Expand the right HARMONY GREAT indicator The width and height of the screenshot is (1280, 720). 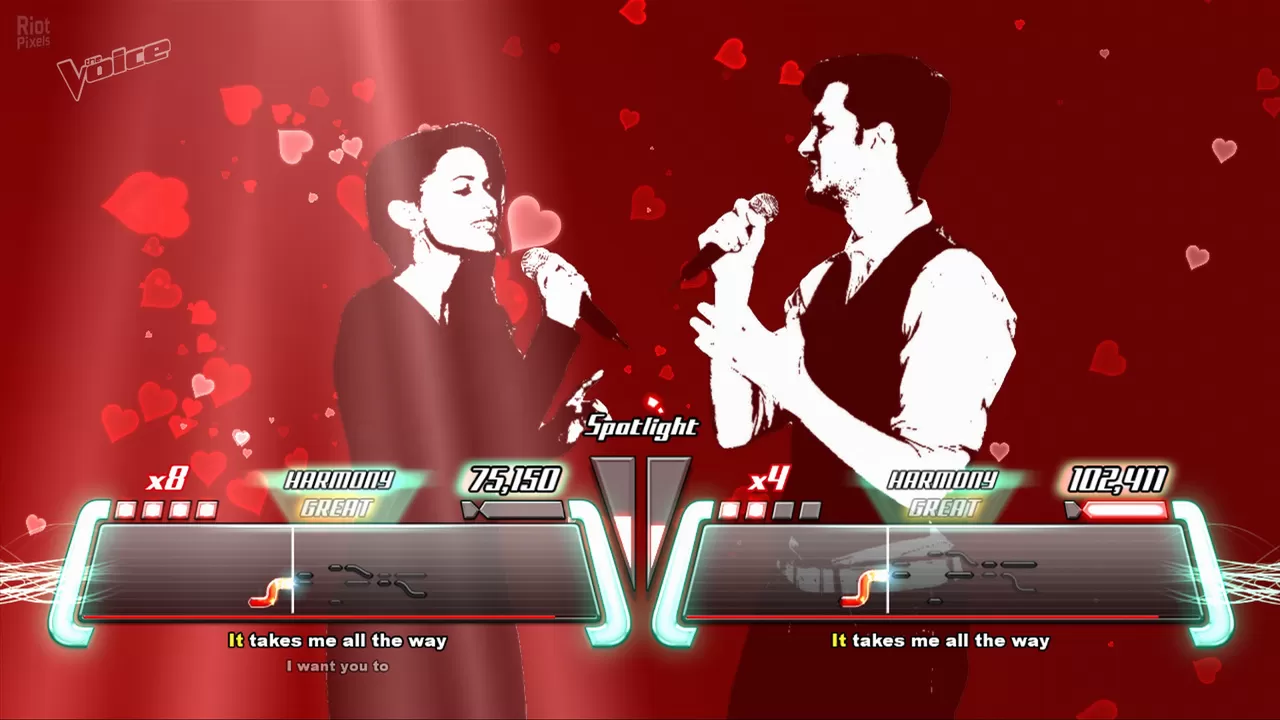click(944, 490)
